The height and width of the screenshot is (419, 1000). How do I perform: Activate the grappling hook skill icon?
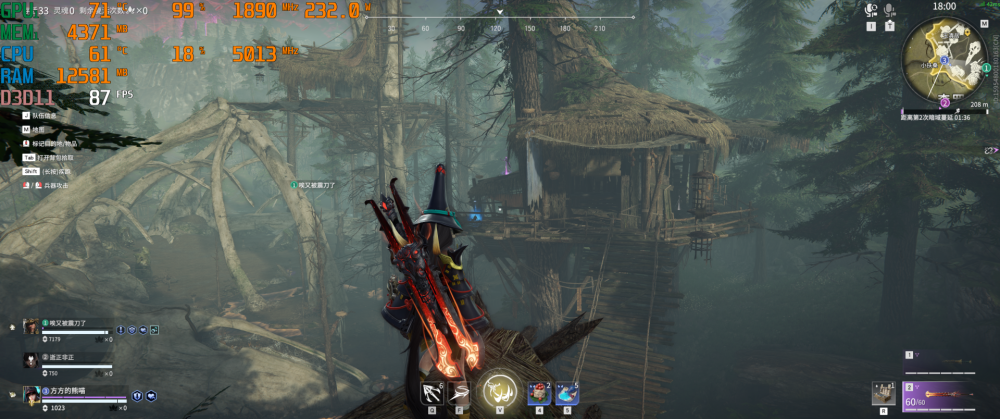[x=434, y=392]
